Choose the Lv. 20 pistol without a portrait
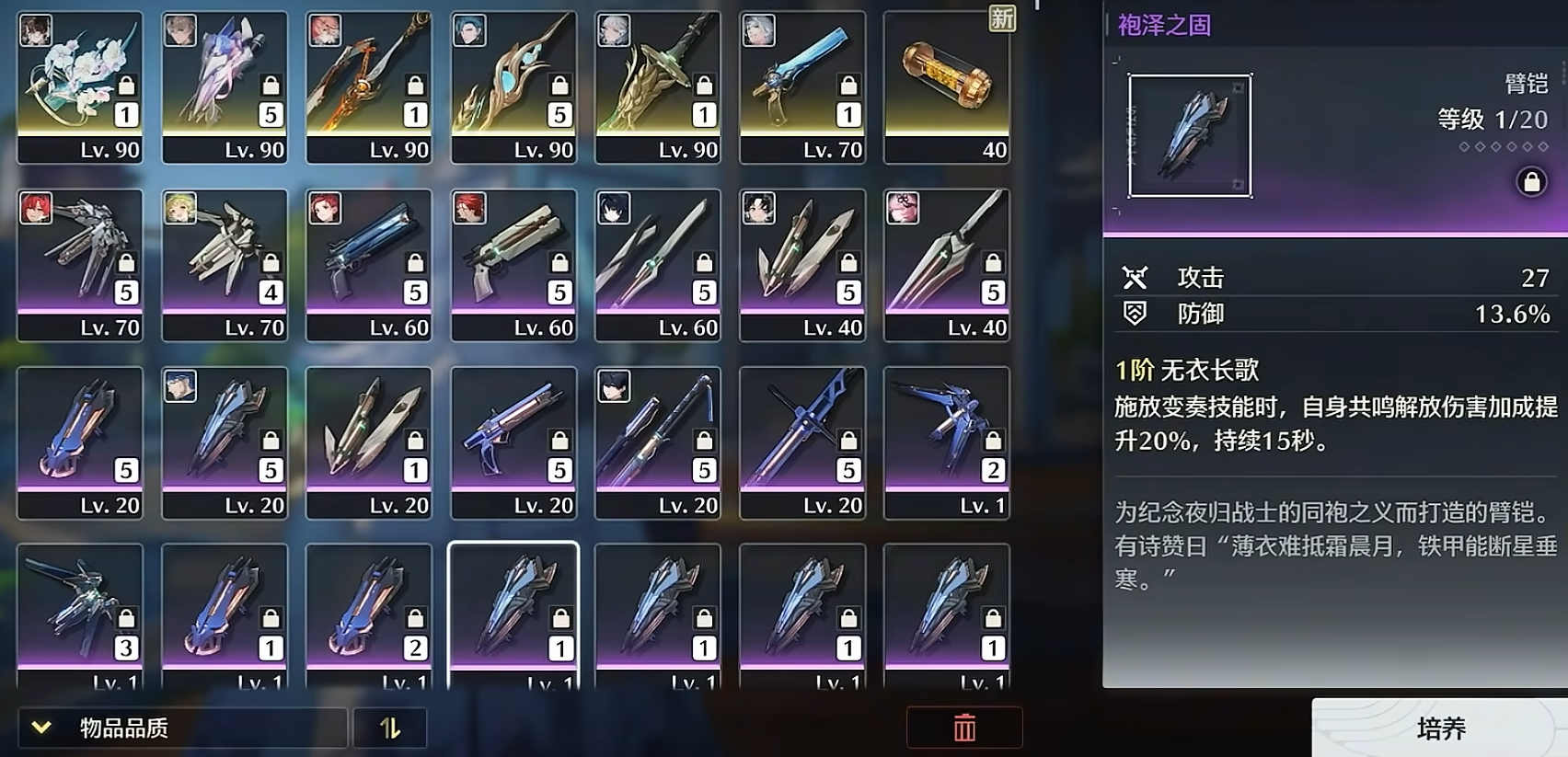Viewport: 1568px width, 757px height. point(513,442)
